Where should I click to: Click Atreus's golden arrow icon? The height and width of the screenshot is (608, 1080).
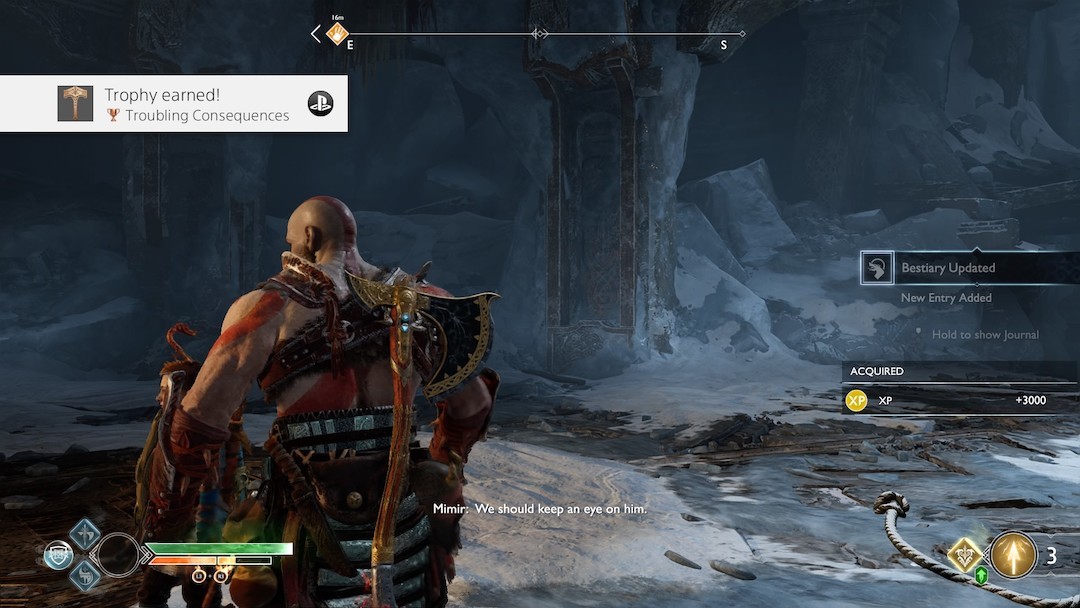pos(1013,555)
